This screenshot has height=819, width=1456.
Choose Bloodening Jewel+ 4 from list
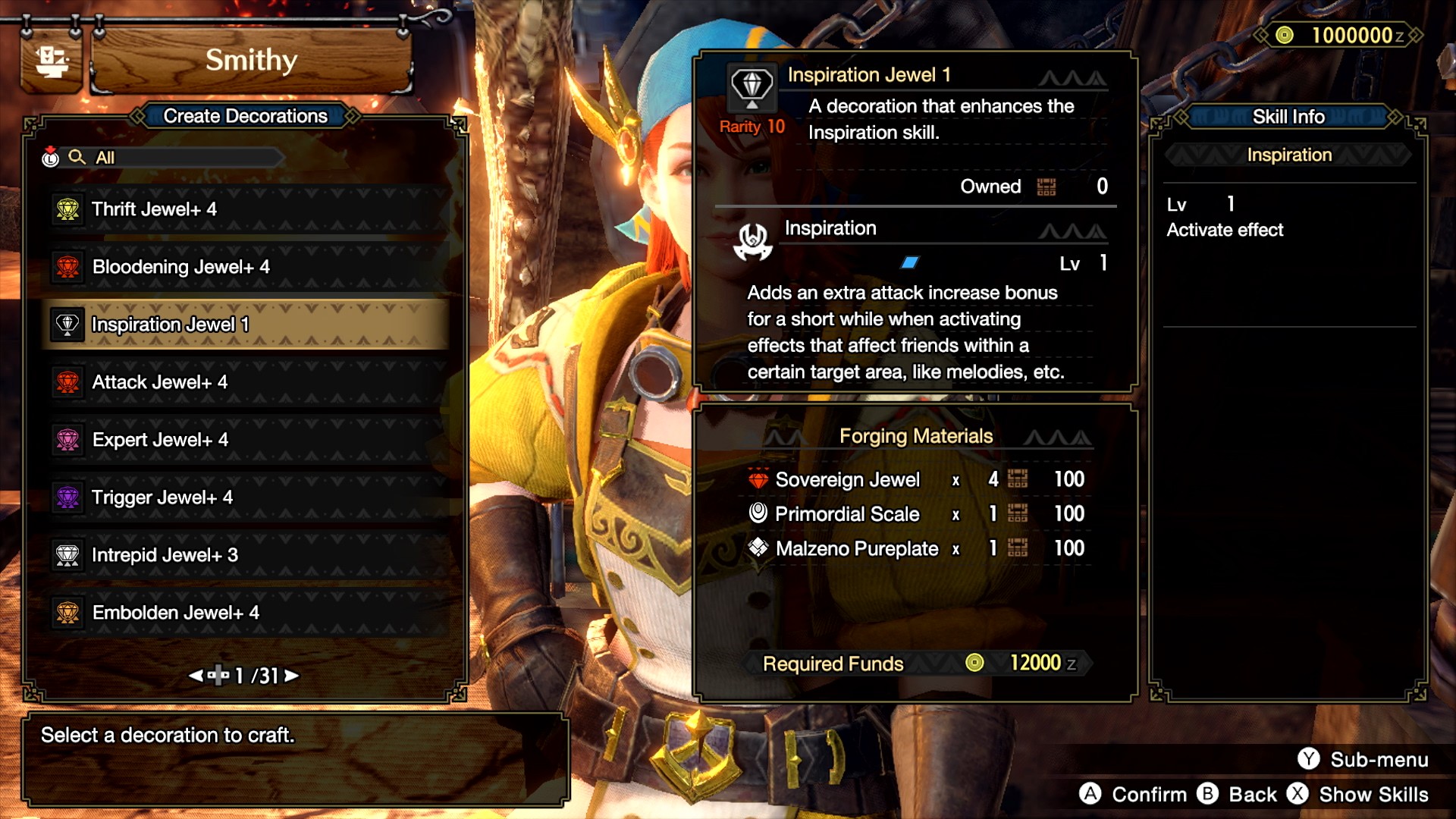[246, 267]
